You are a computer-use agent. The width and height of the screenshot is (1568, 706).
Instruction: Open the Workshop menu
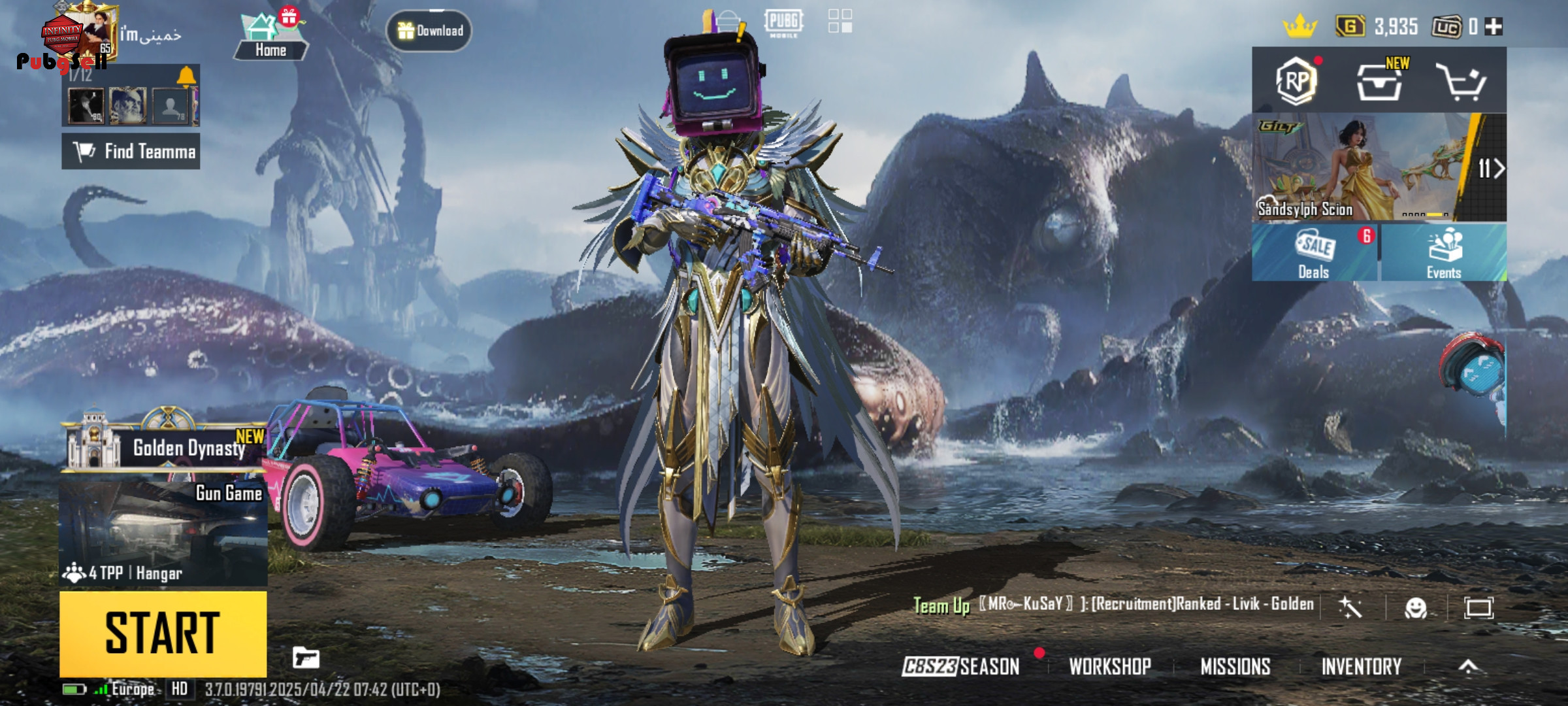pos(1110,666)
